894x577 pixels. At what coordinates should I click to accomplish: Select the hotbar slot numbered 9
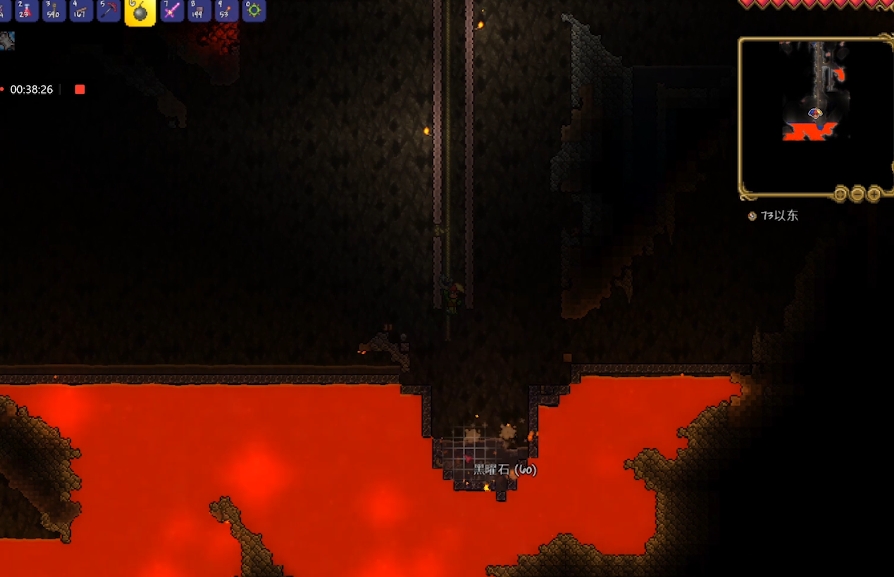pos(226,10)
